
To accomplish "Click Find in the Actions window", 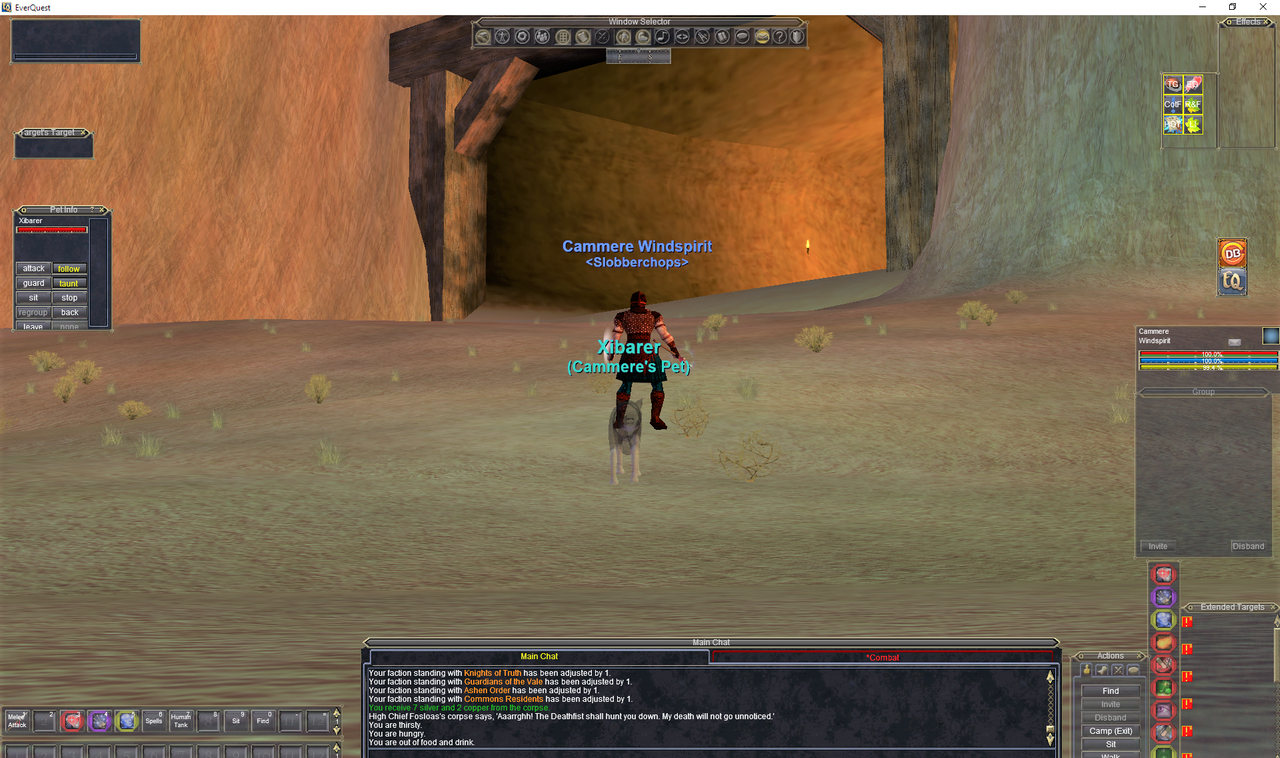I will (1111, 691).
